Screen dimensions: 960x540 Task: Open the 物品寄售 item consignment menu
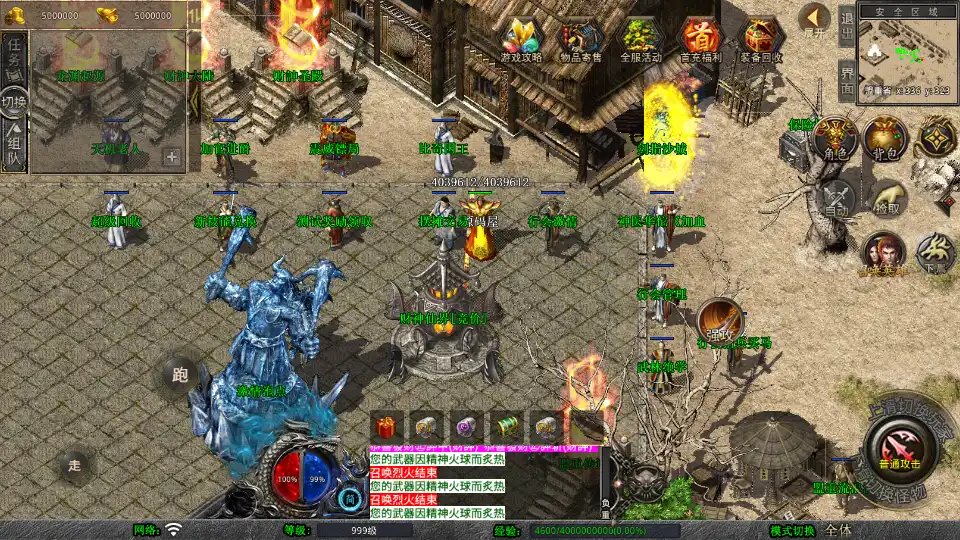(x=581, y=40)
